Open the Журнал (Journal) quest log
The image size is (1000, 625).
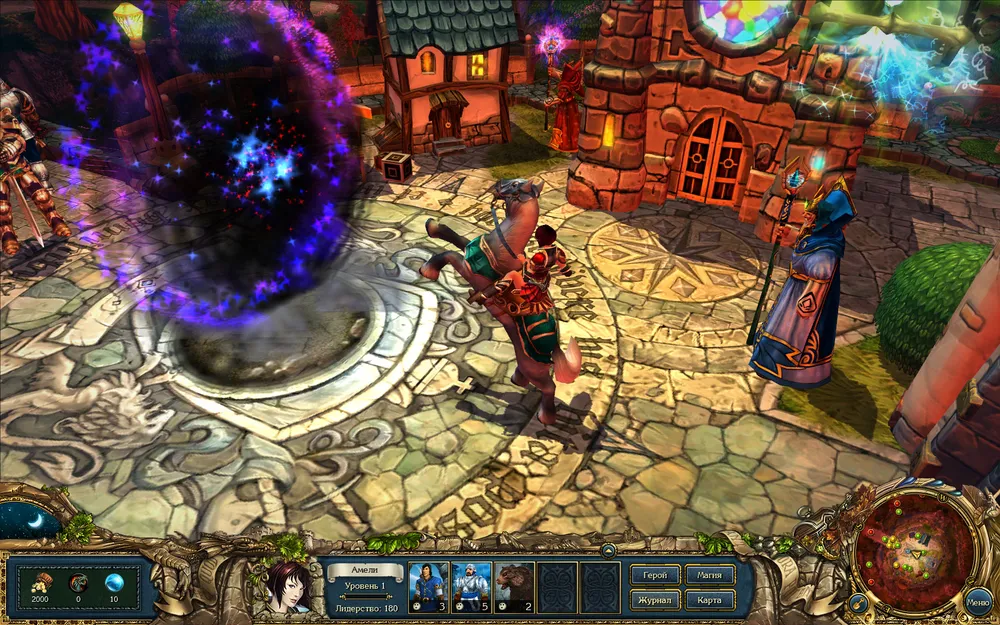[x=655, y=600]
